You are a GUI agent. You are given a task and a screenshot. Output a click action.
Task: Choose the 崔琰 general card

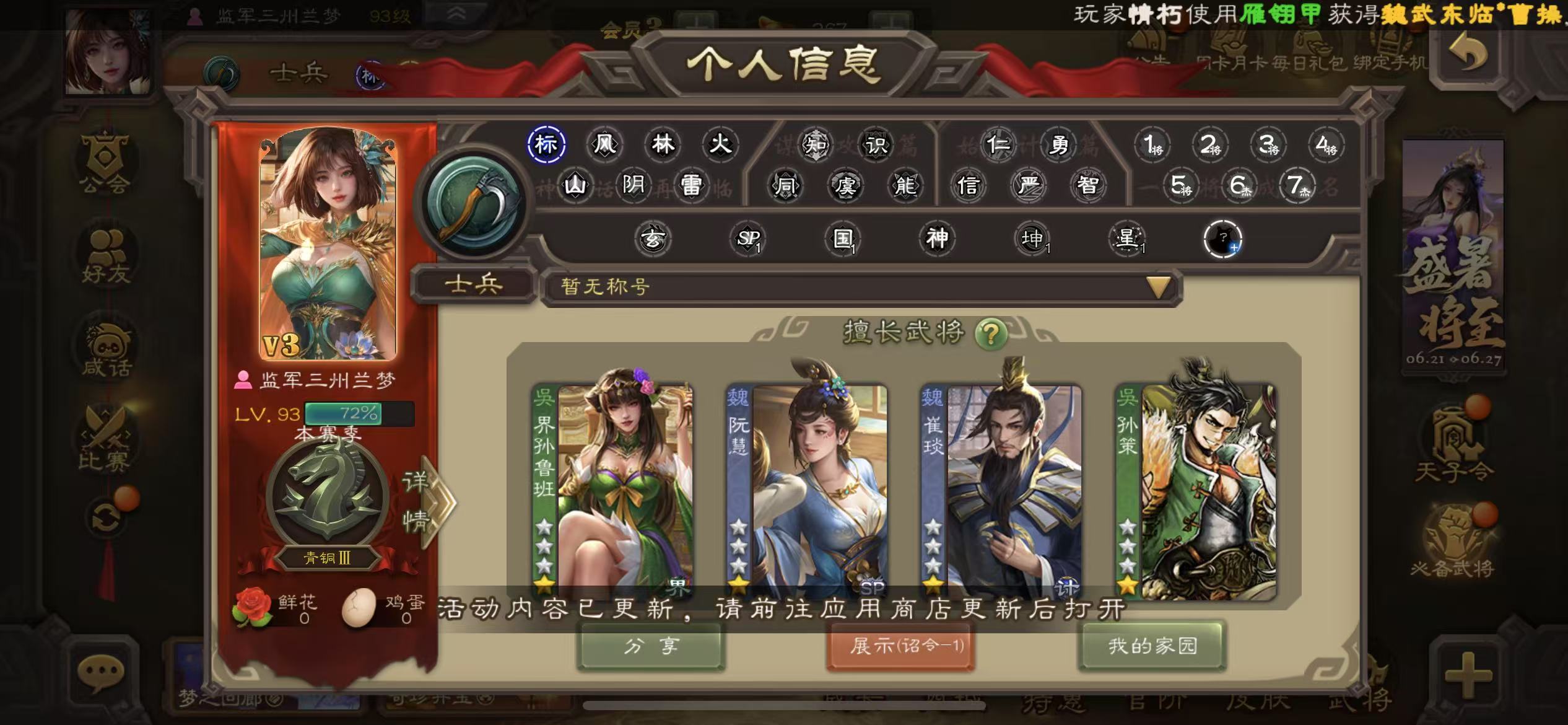(1001, 491)
